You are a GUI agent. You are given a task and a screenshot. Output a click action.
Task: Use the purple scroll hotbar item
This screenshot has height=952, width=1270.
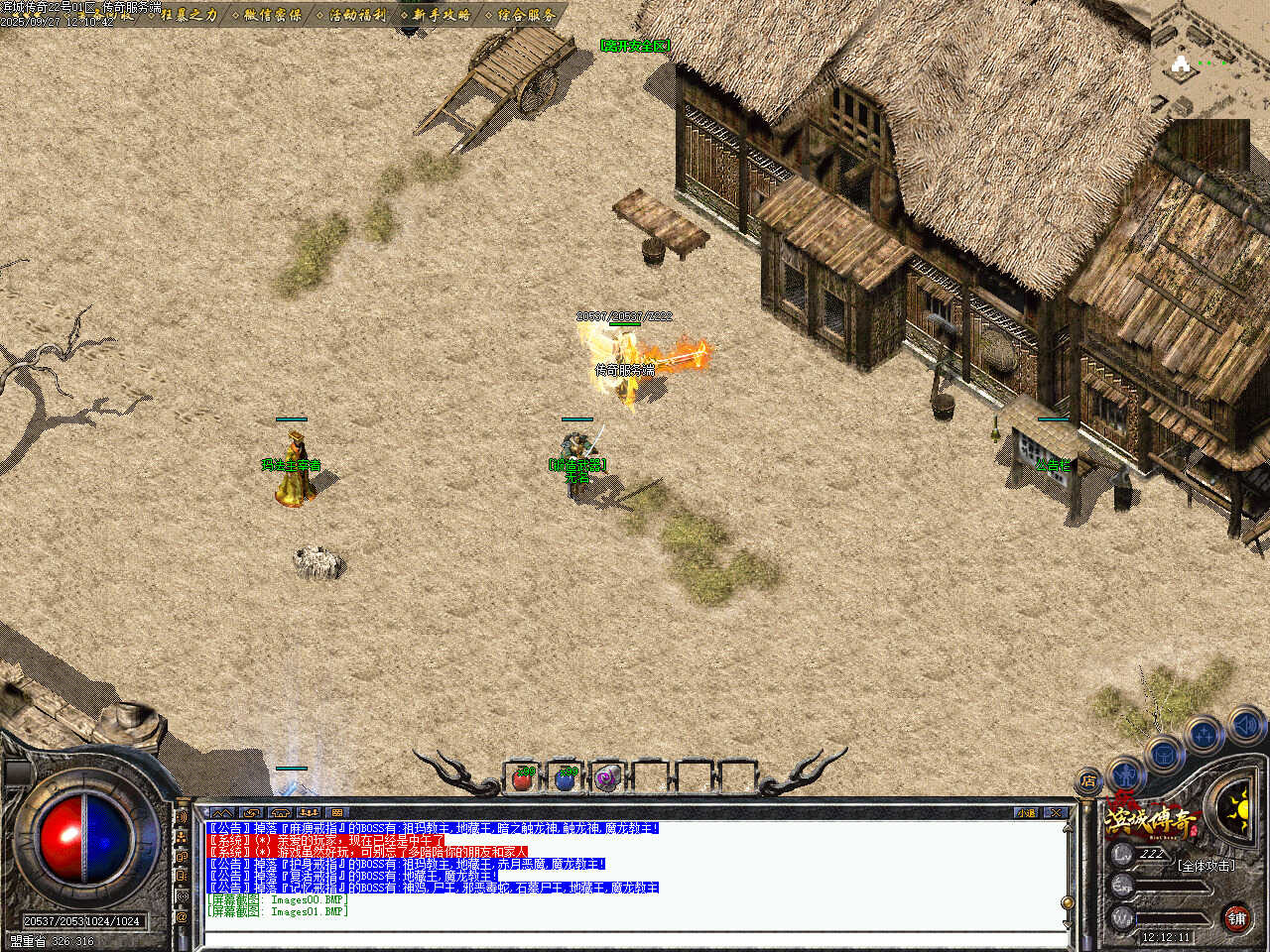tap(608, 778)
